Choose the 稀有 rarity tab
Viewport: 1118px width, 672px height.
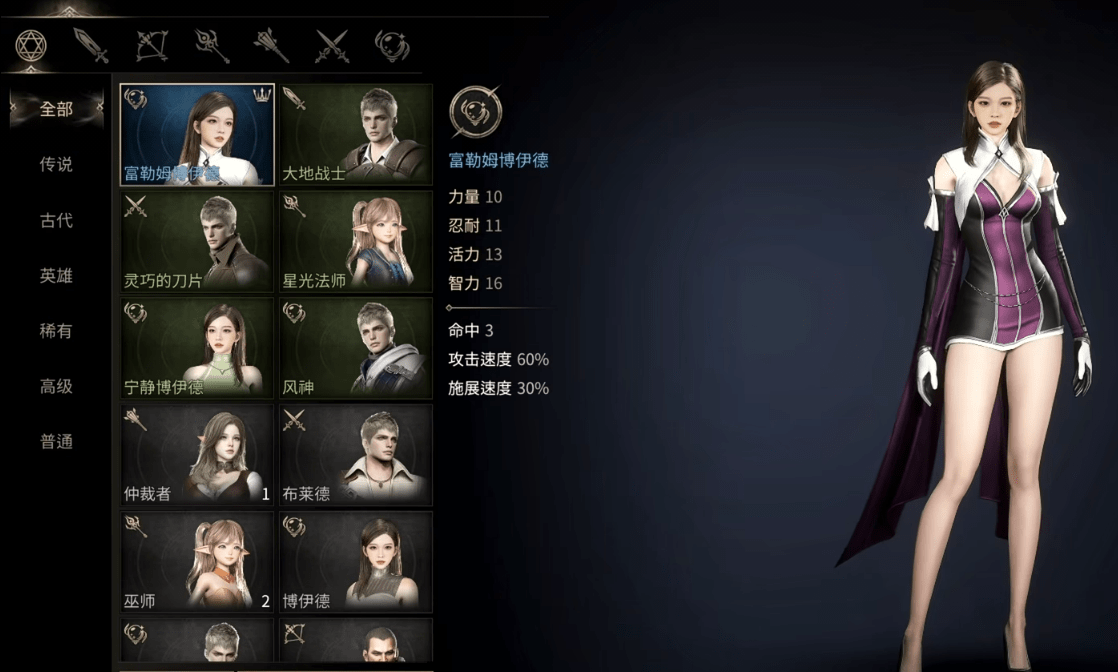point(56,331)
